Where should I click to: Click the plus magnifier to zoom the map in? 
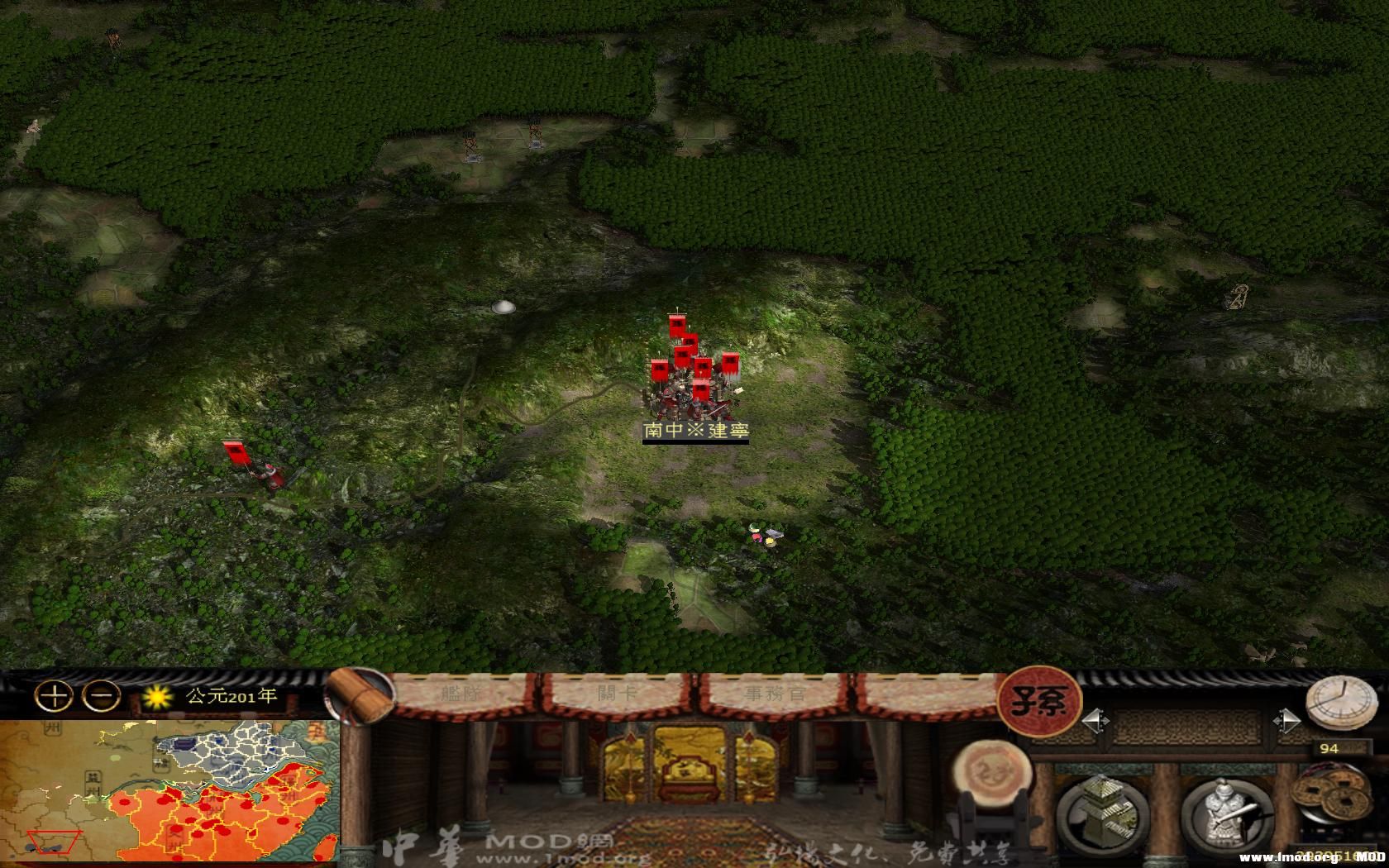pyautogui.click(x=54, y=696)
